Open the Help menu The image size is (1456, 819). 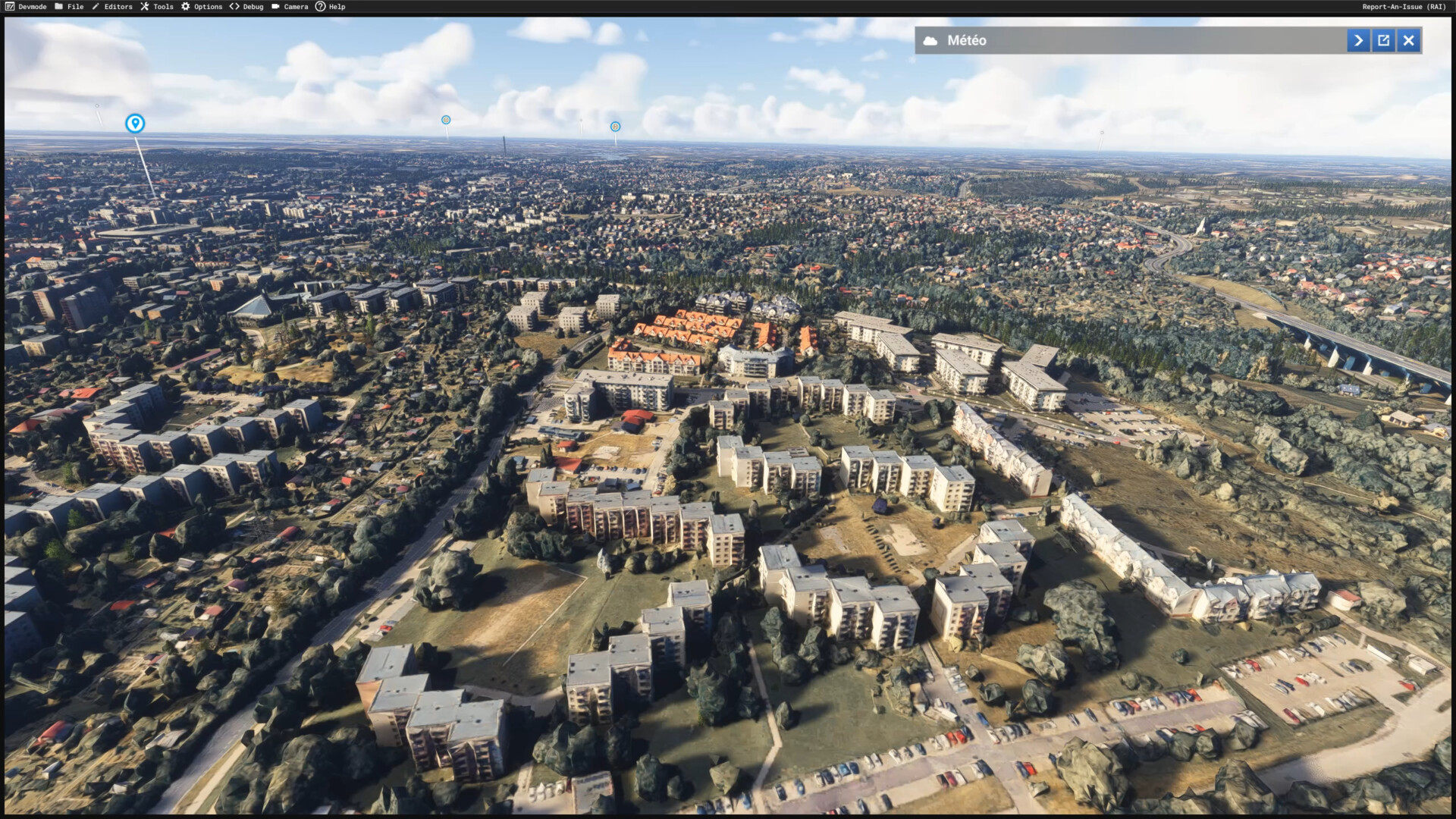pos(331,7)
